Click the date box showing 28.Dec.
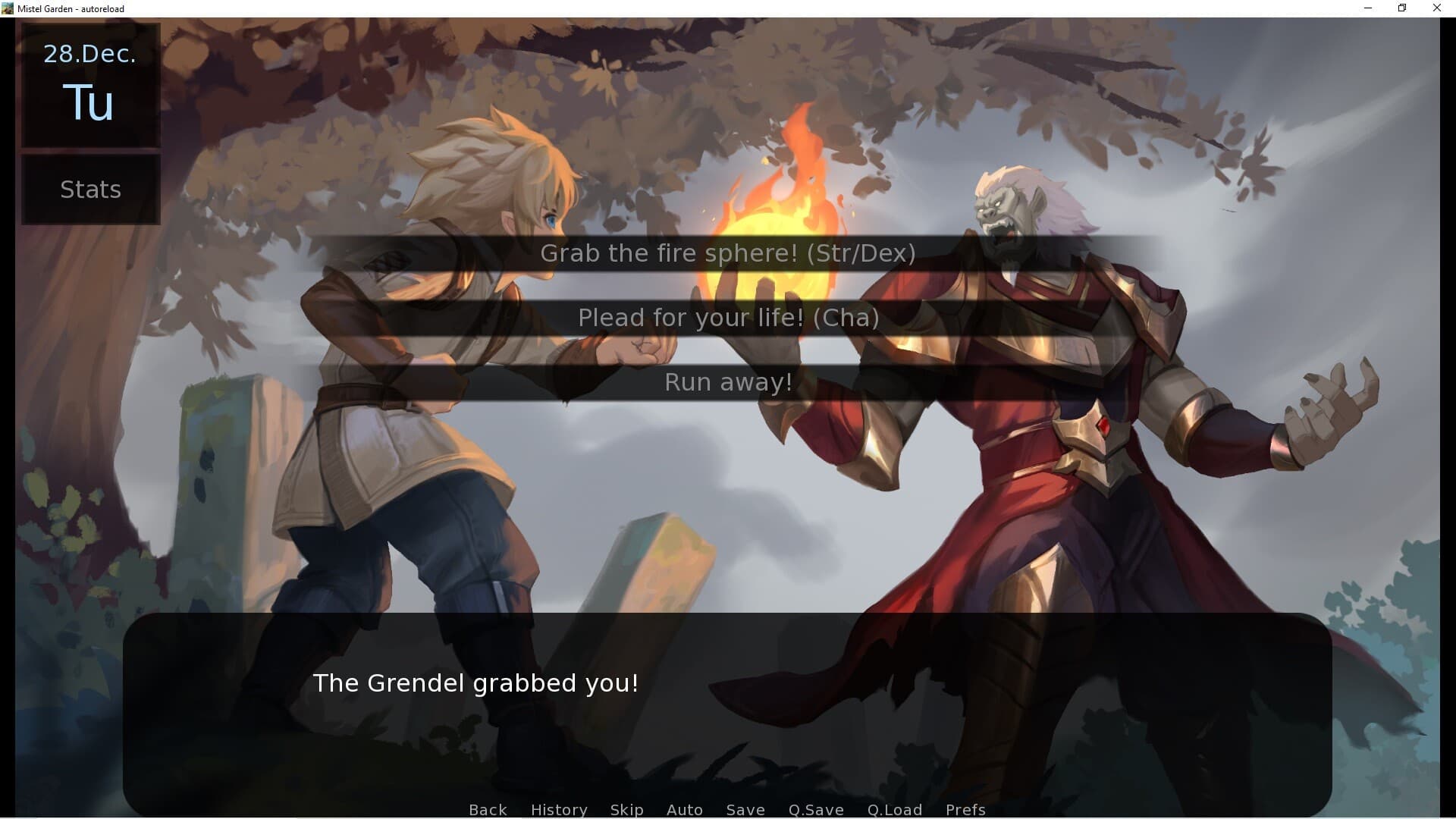The image size is (1456, 819). [89, 53]
